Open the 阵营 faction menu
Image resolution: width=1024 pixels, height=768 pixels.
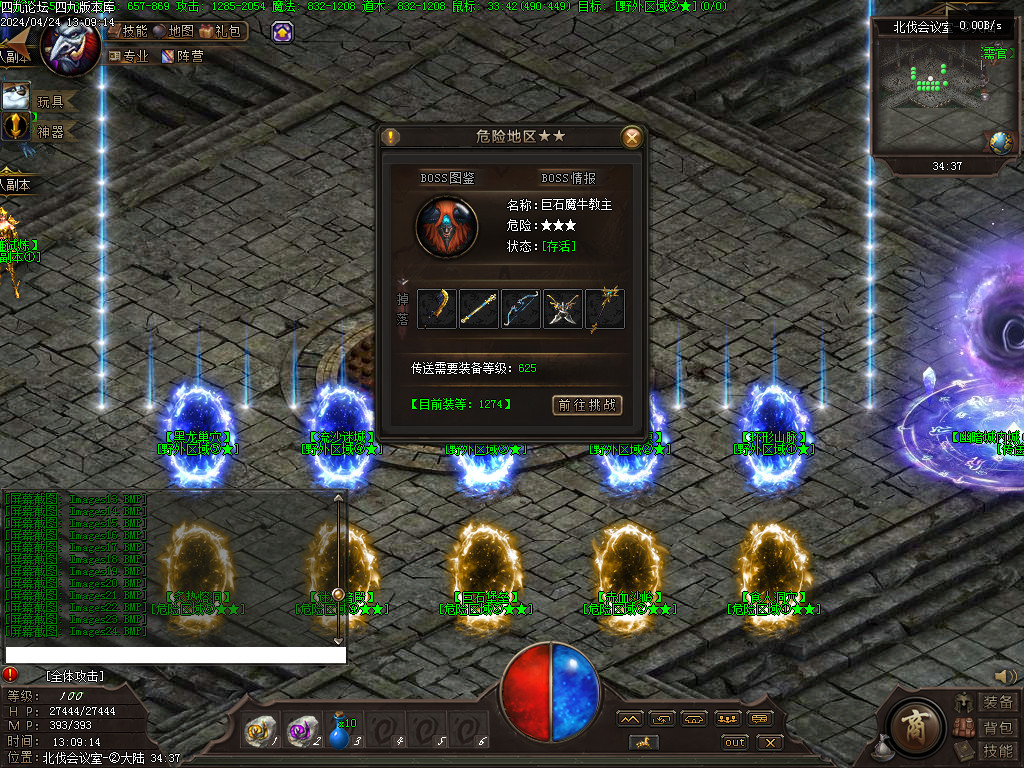[183, 57]
